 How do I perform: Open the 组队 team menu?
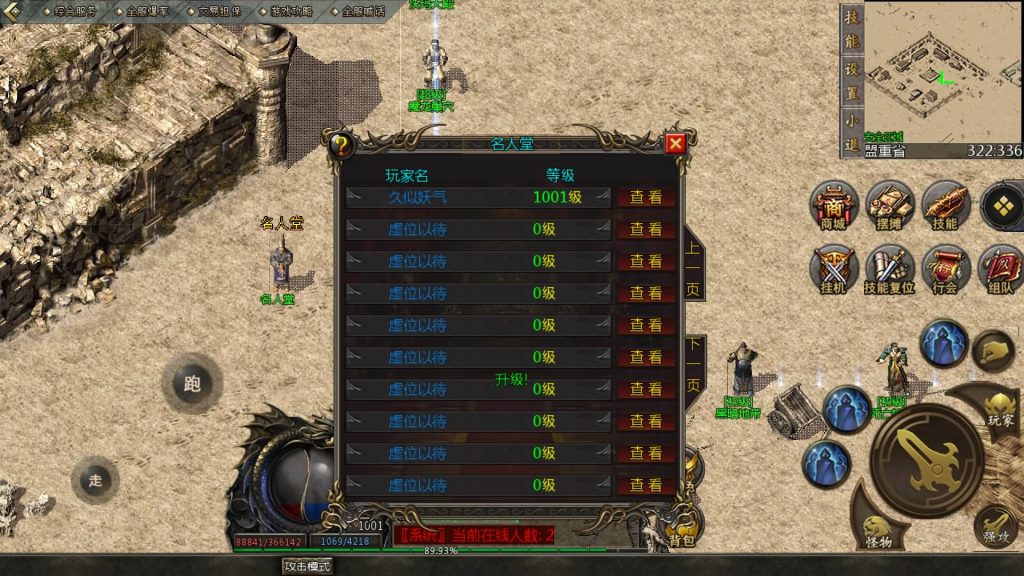[x=1000, y=268]
